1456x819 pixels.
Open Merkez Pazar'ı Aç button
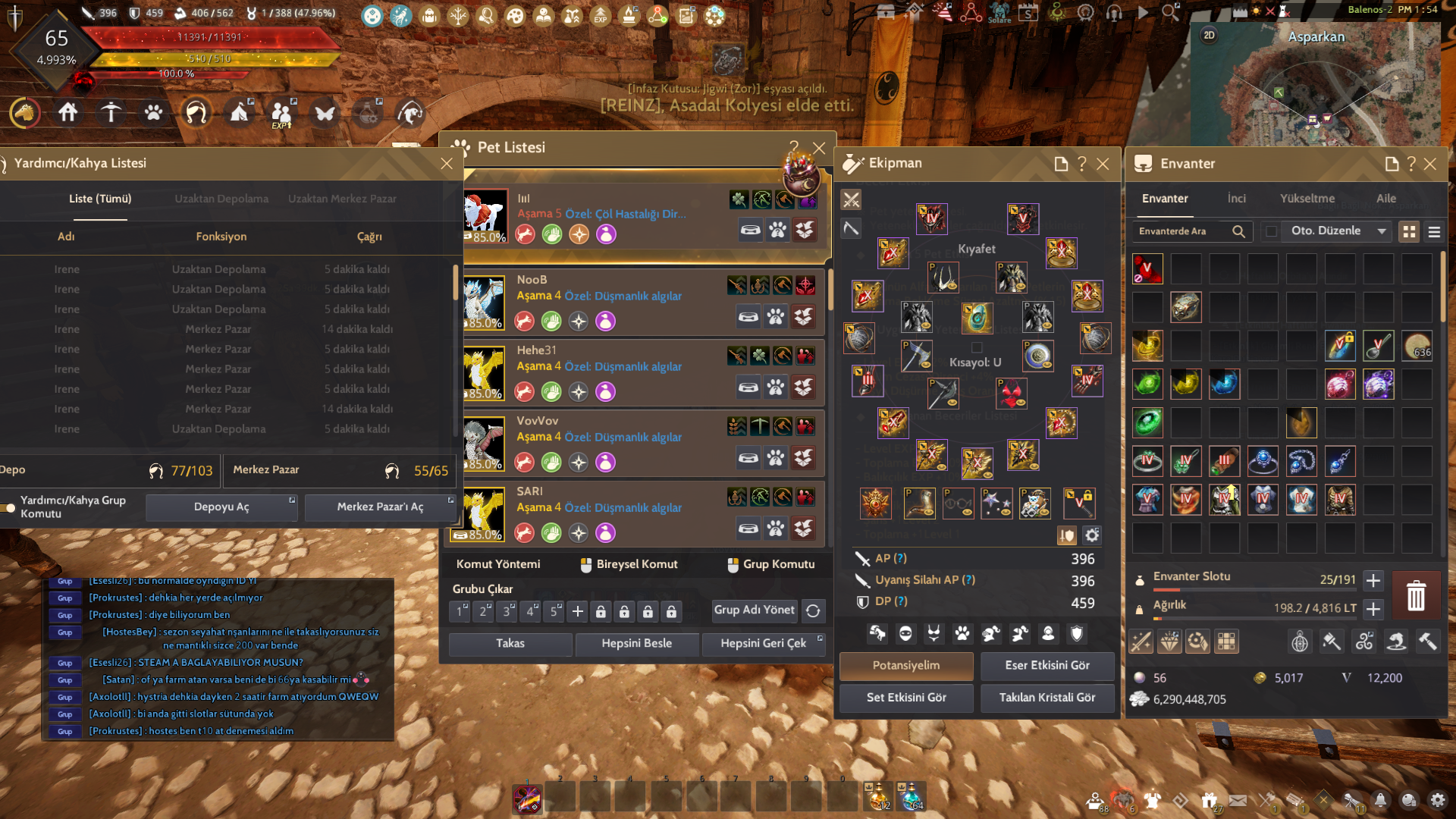click(x=380, y=507)
